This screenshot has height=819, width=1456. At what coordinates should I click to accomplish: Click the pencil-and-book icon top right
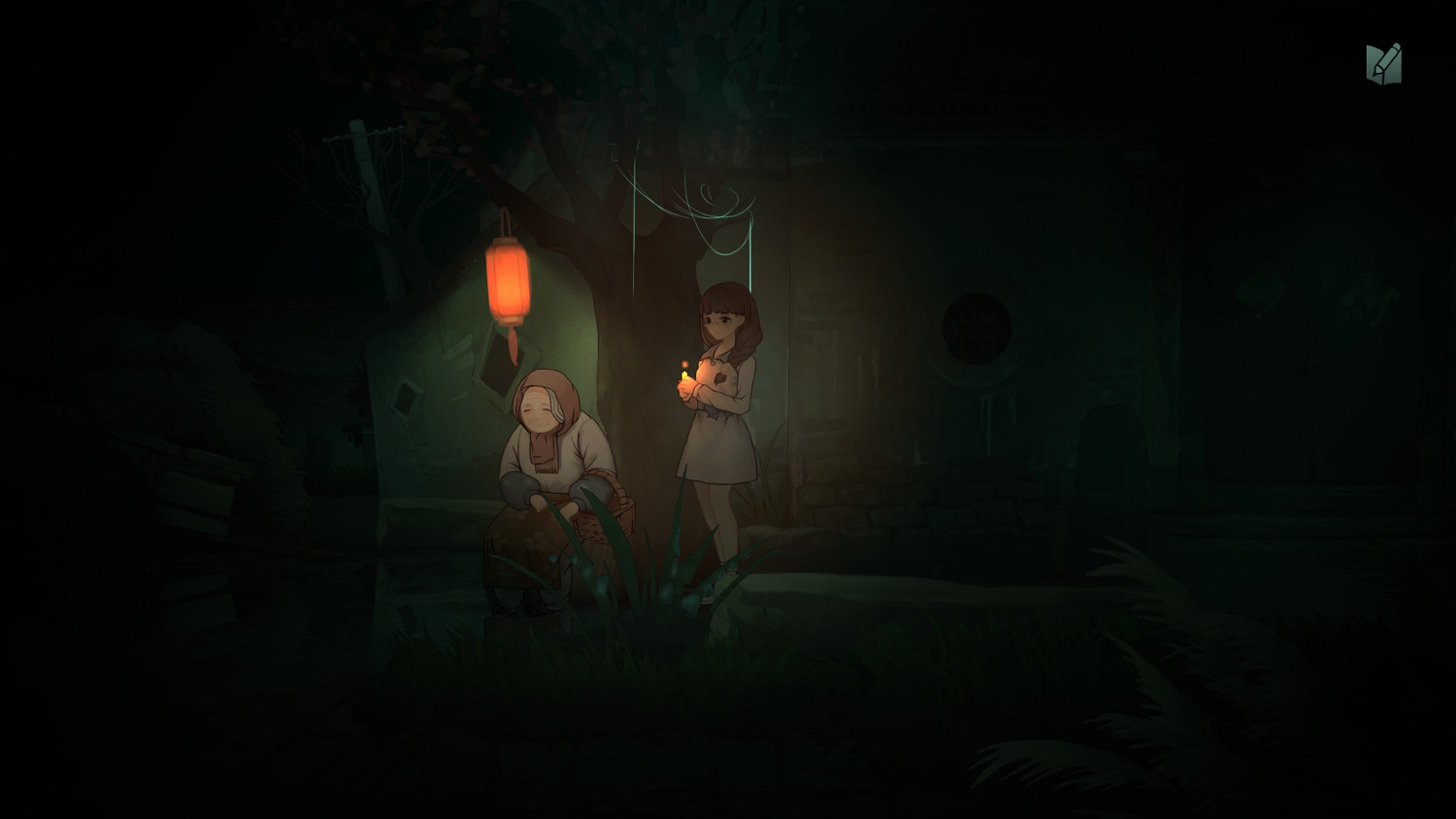pyautogui.click(x=1385, y=61)
